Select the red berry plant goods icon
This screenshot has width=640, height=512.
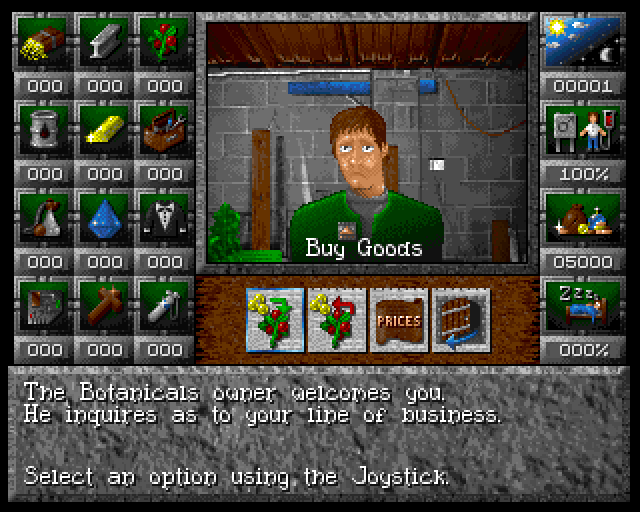point(164,42)
